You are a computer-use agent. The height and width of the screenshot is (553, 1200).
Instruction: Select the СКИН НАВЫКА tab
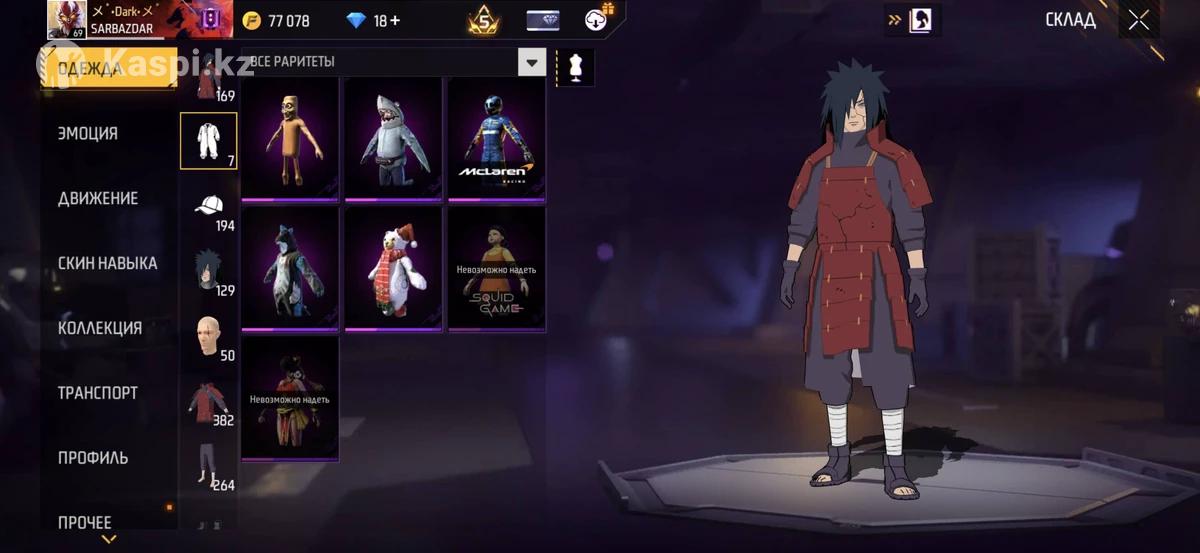click(x=107, y=264)
